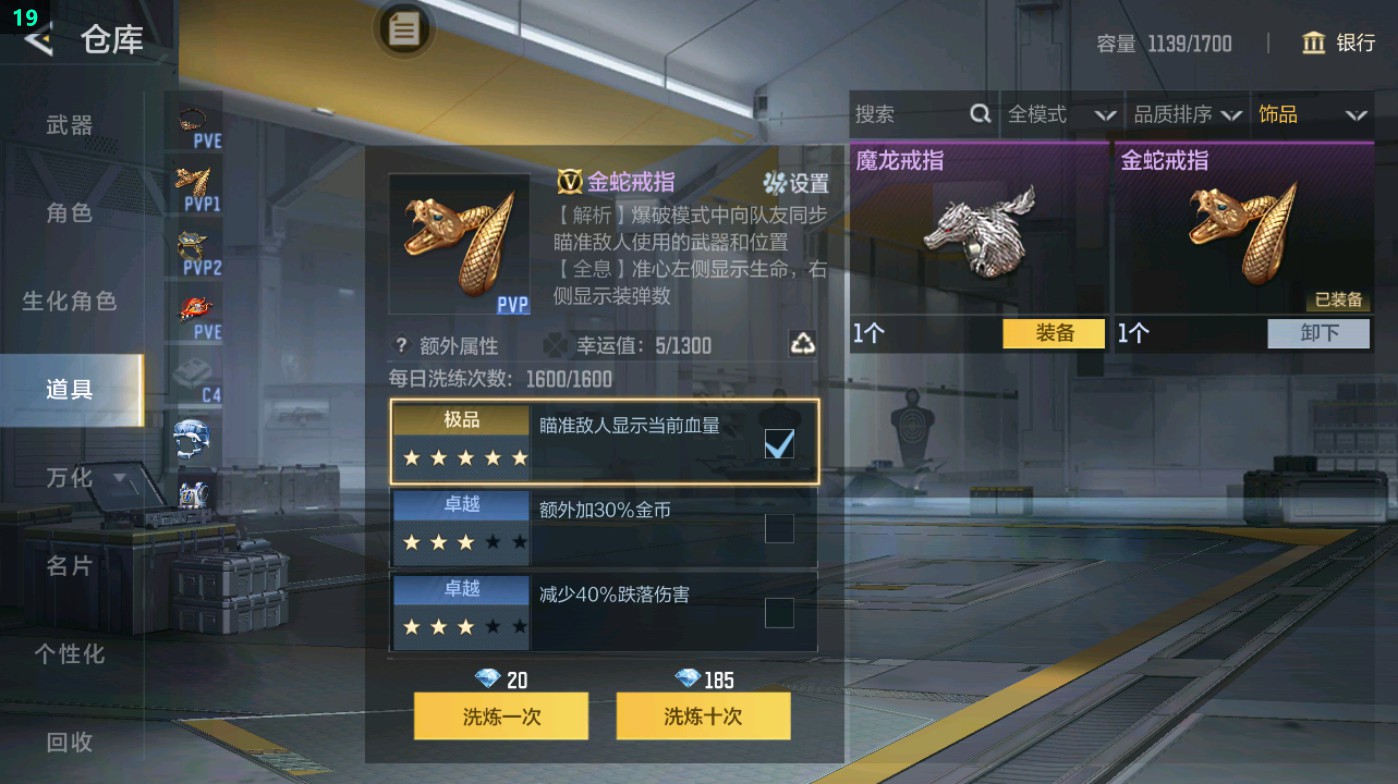Click 卸下 to unequip 金蛇戒指

[x=1318, y=334]
